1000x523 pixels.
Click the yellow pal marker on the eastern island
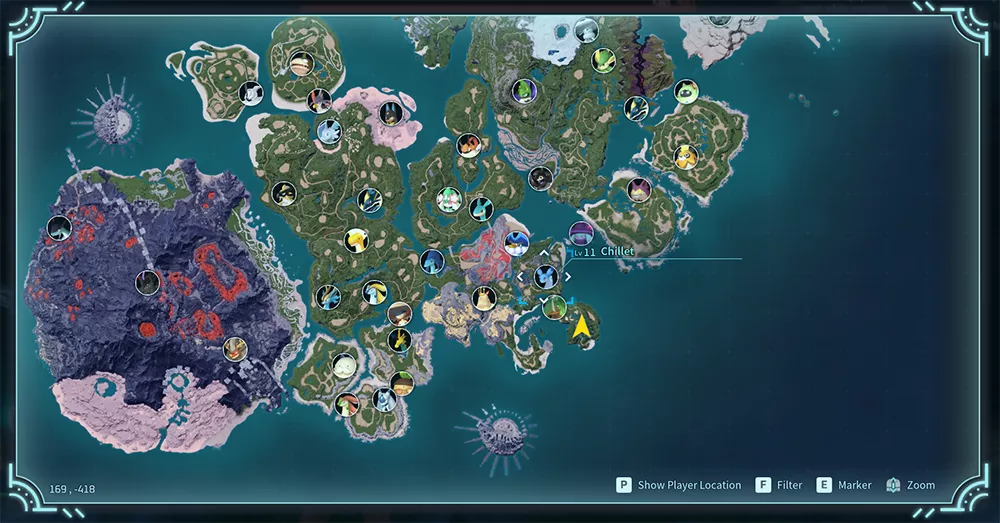pos(686,157)
